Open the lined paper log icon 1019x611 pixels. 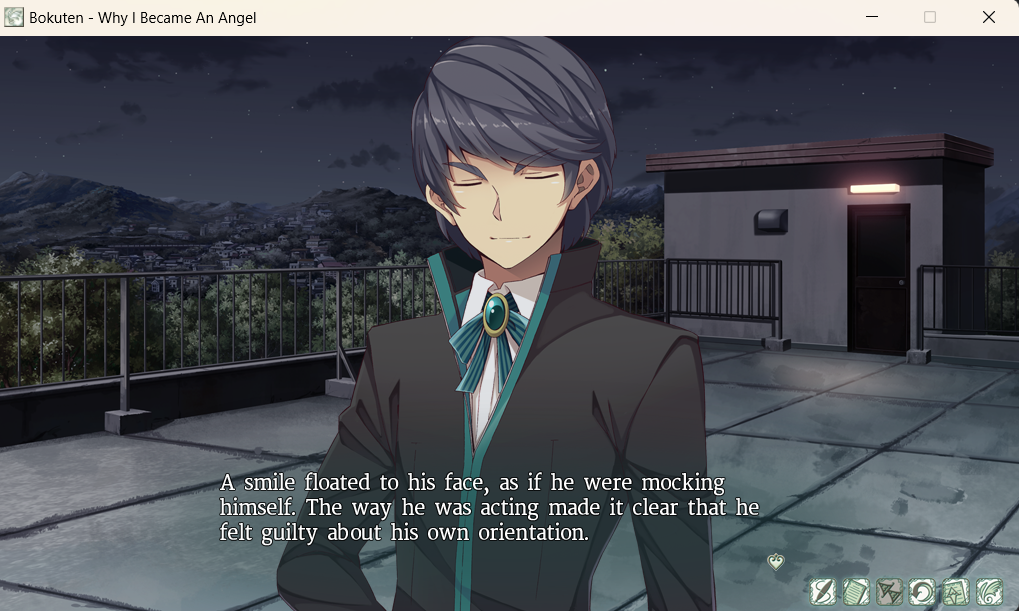coord(856,591)
